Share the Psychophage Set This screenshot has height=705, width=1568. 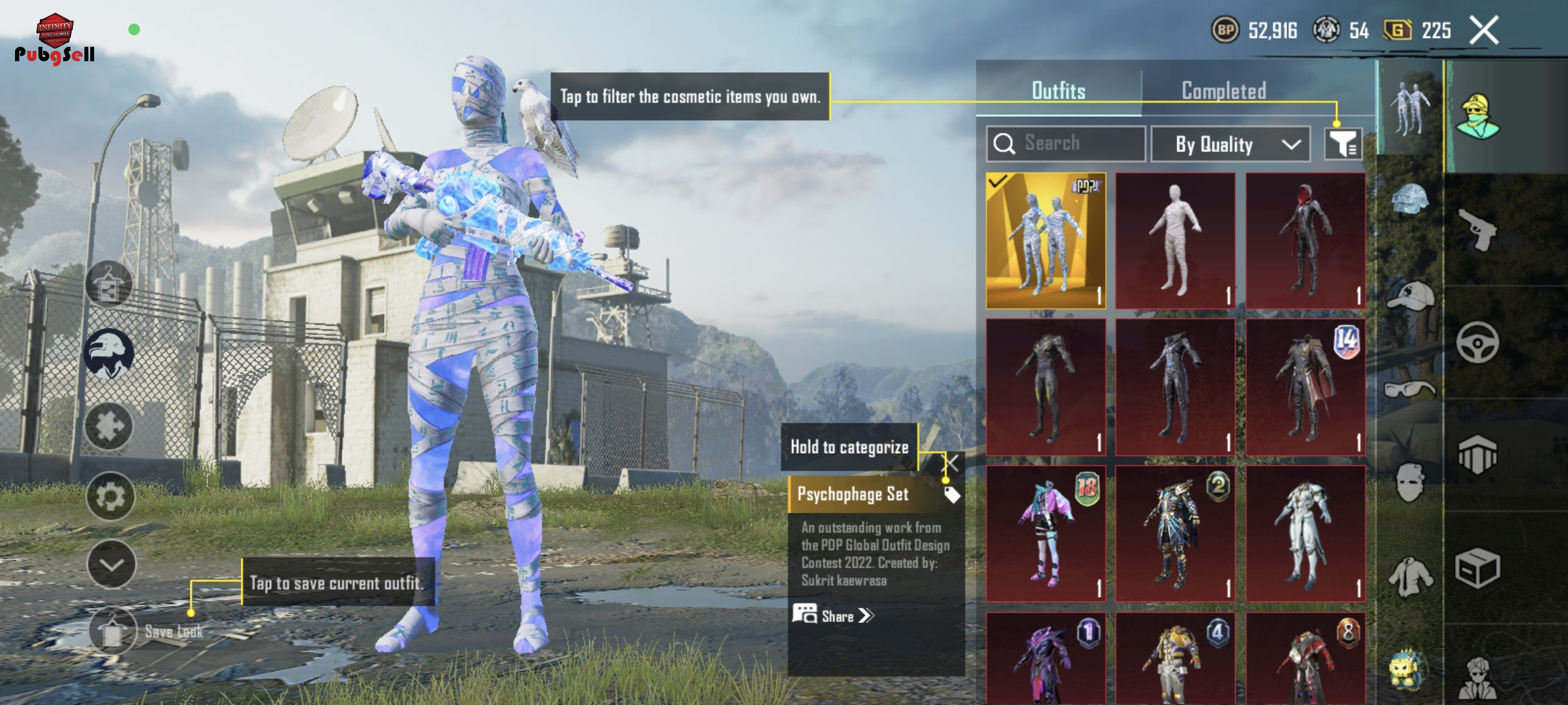click(x=834, y=615)
